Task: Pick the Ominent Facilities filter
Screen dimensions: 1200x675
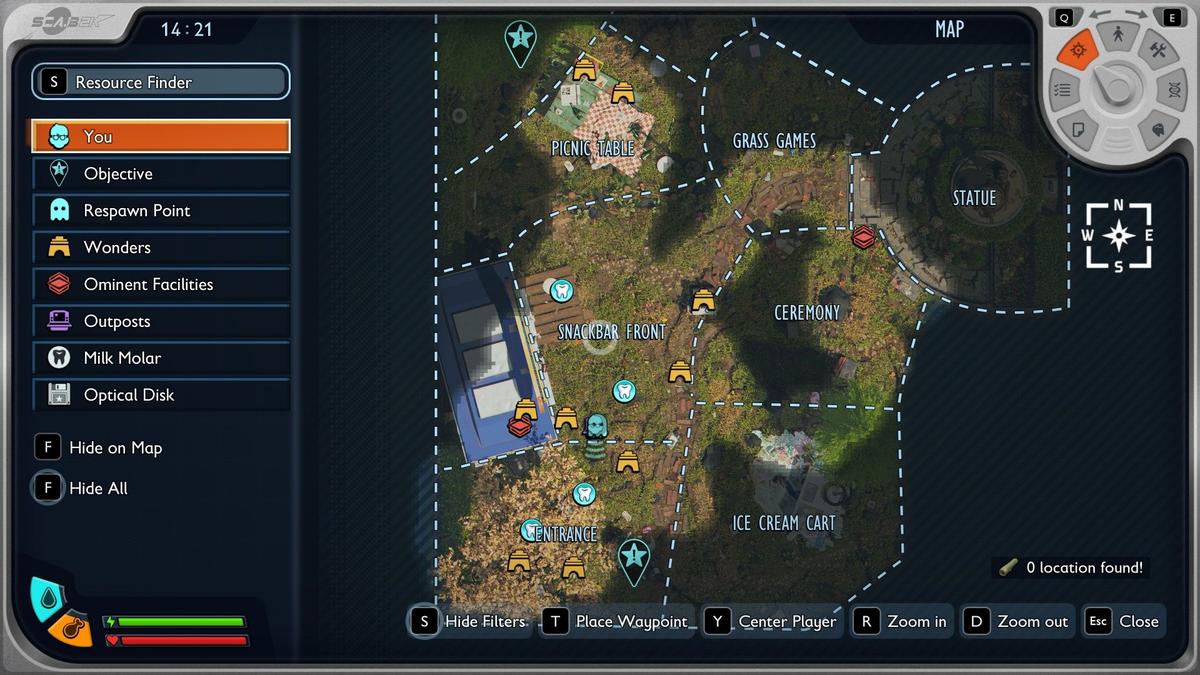Action: pyautogui.click(x=161, y=284)
